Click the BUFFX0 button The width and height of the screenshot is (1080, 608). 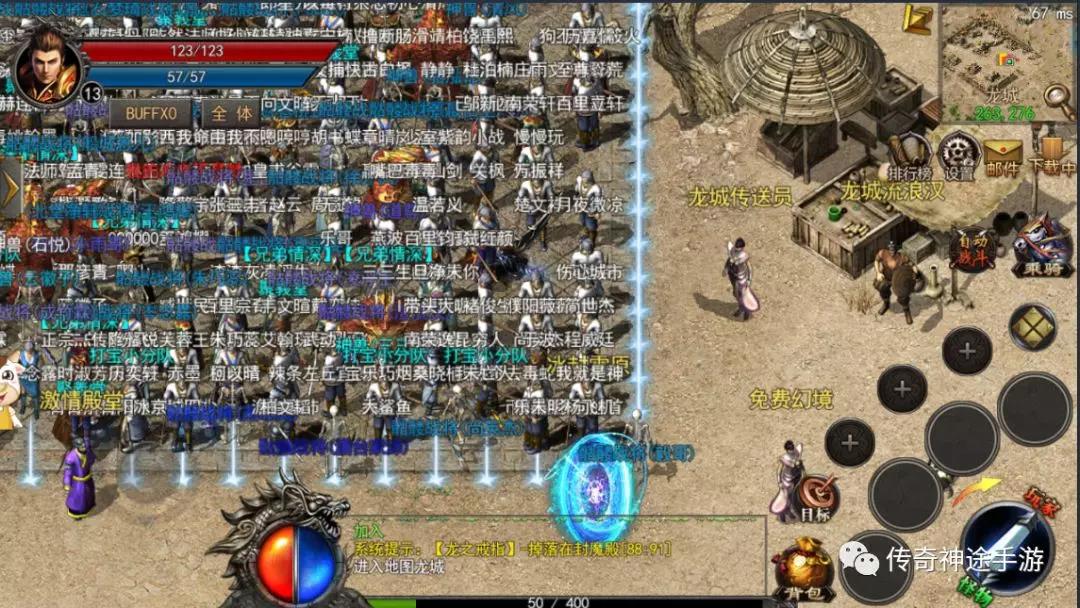click(150, 113)
